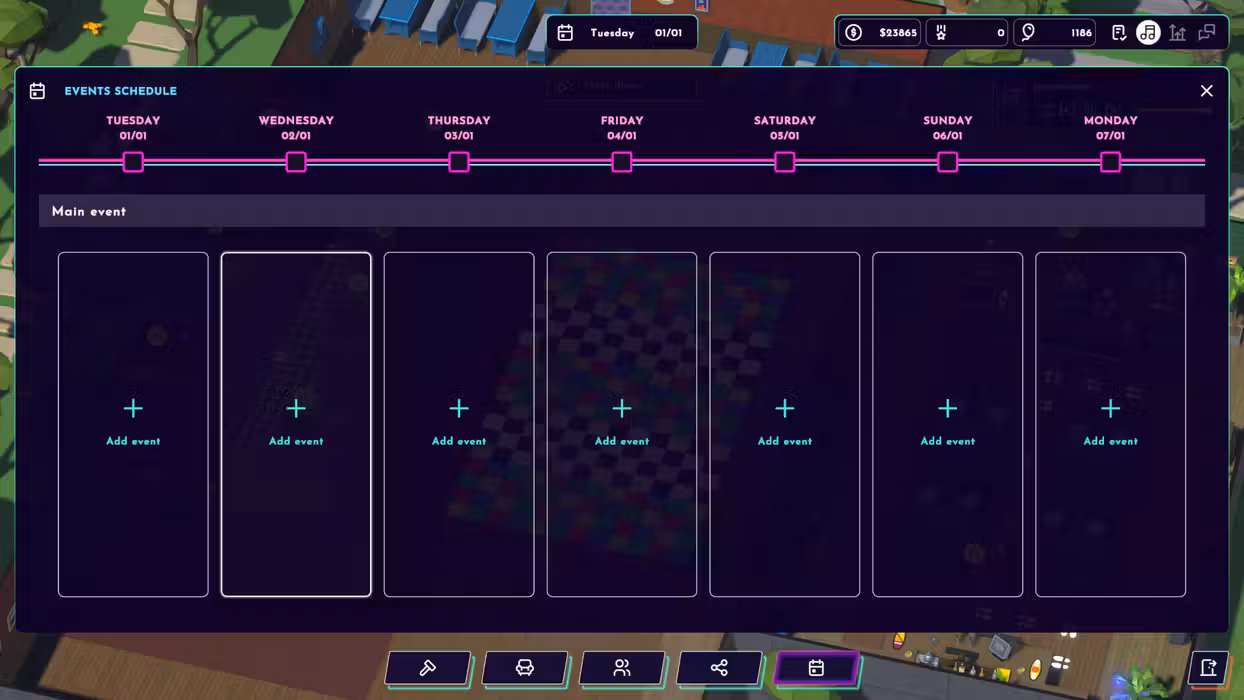This screenshot has height=700, width=1244.
Task: Select the Tuesday marker on the timeline
Action: 133,162
